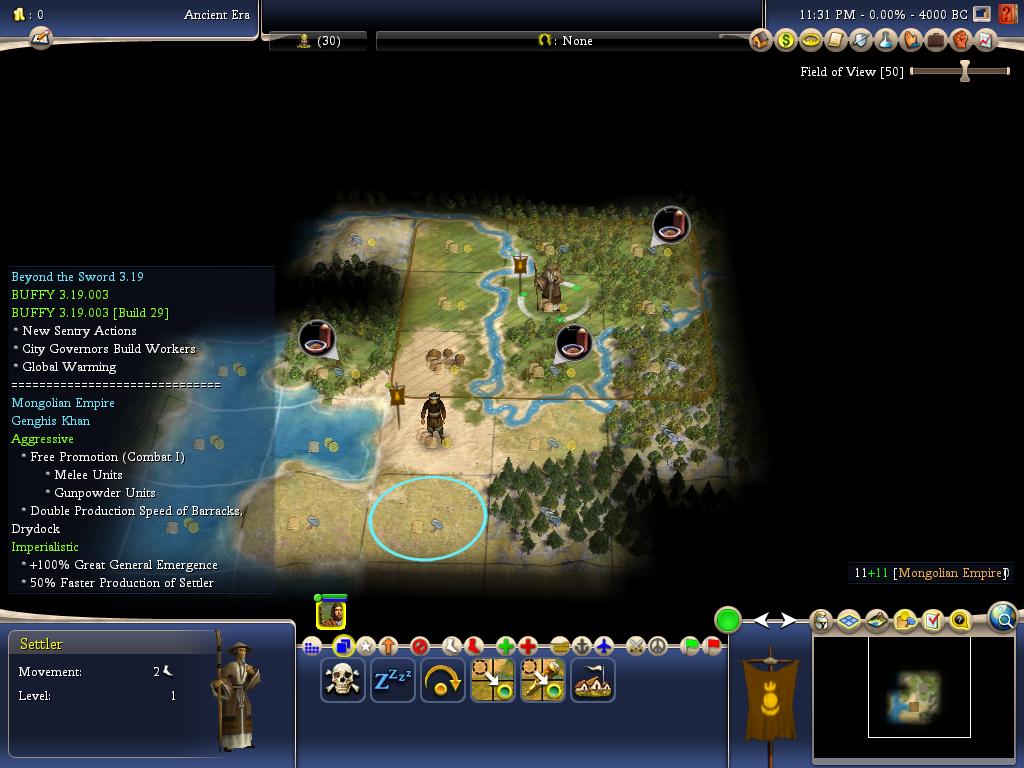
Task: End the turn with the green orb
Action: tap(727, 620)
